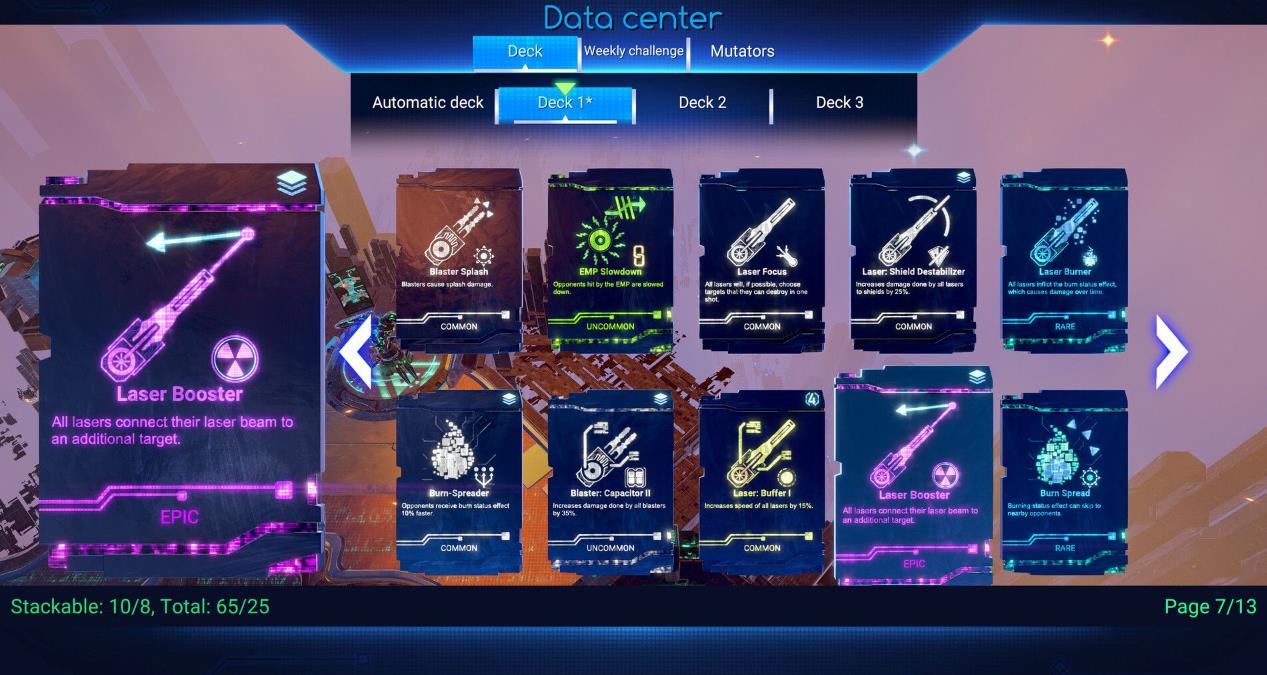The width and height of the screenshot is (1267, 675).
Task: Switch to the Mutators tab
Action: click(742, 52)
